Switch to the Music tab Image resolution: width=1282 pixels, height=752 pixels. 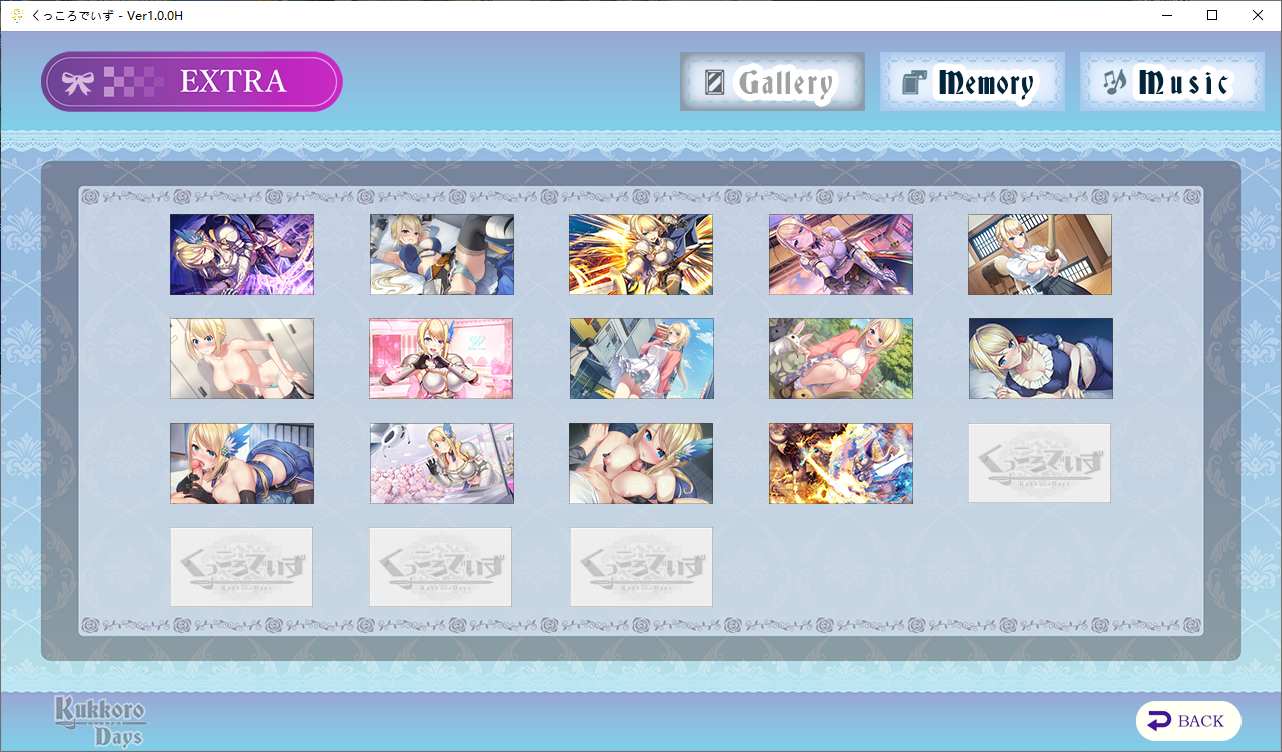(x=1171, y=83)
